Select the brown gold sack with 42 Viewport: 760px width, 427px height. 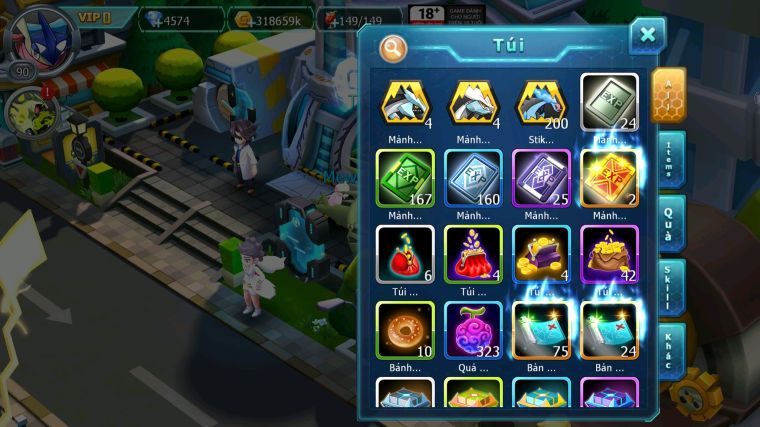pos(609,253)
